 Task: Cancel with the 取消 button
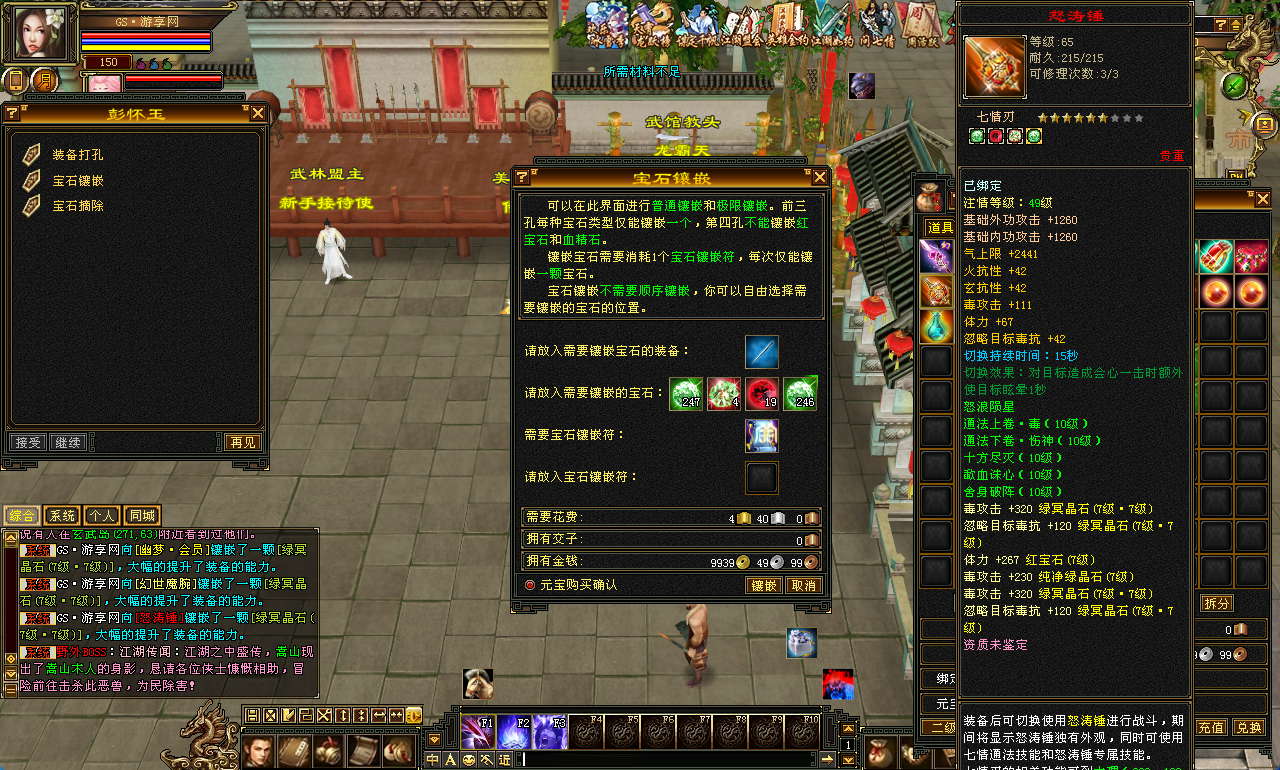tap(803, 585)
